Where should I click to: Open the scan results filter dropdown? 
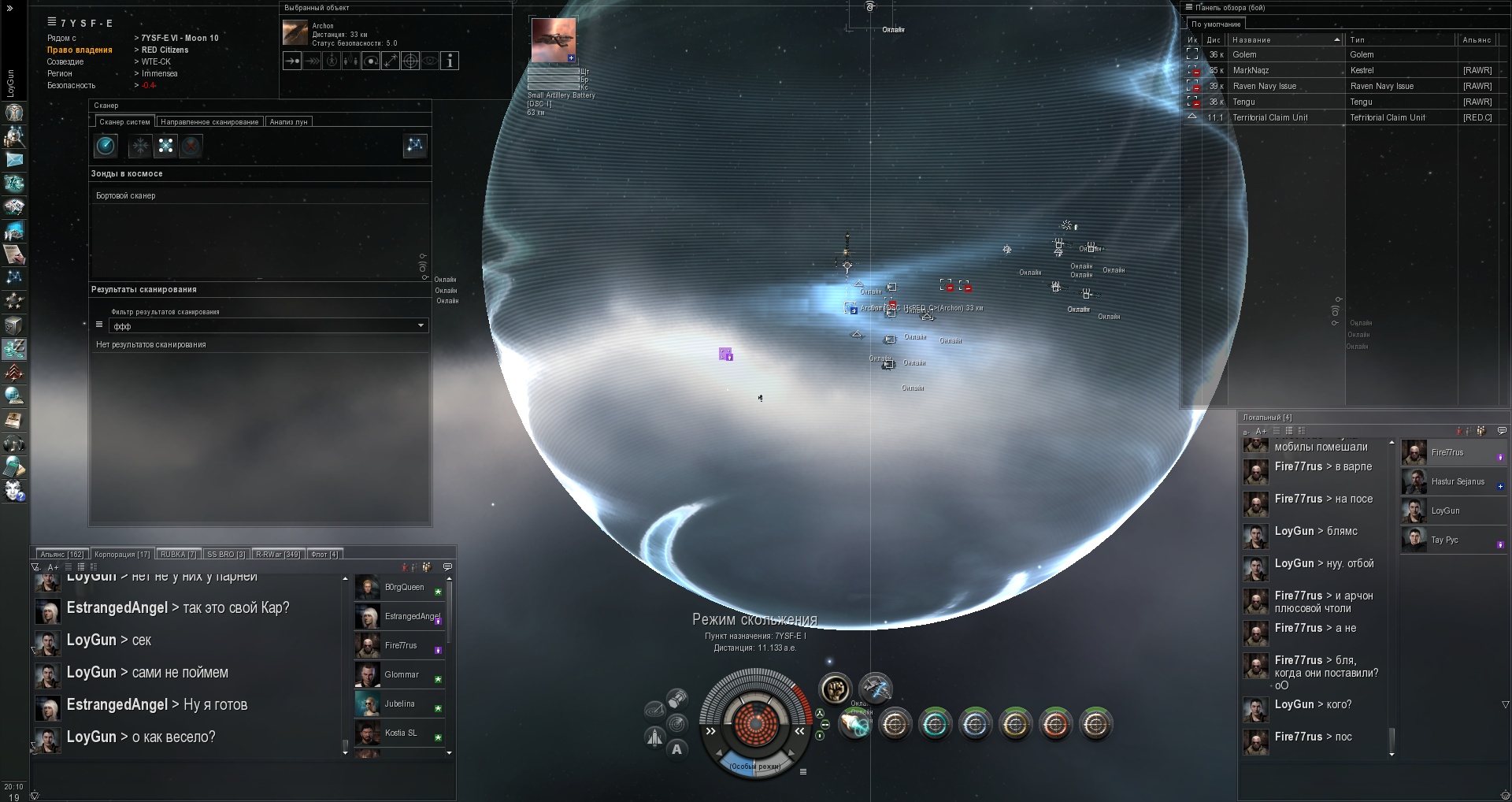pos(421,325)
